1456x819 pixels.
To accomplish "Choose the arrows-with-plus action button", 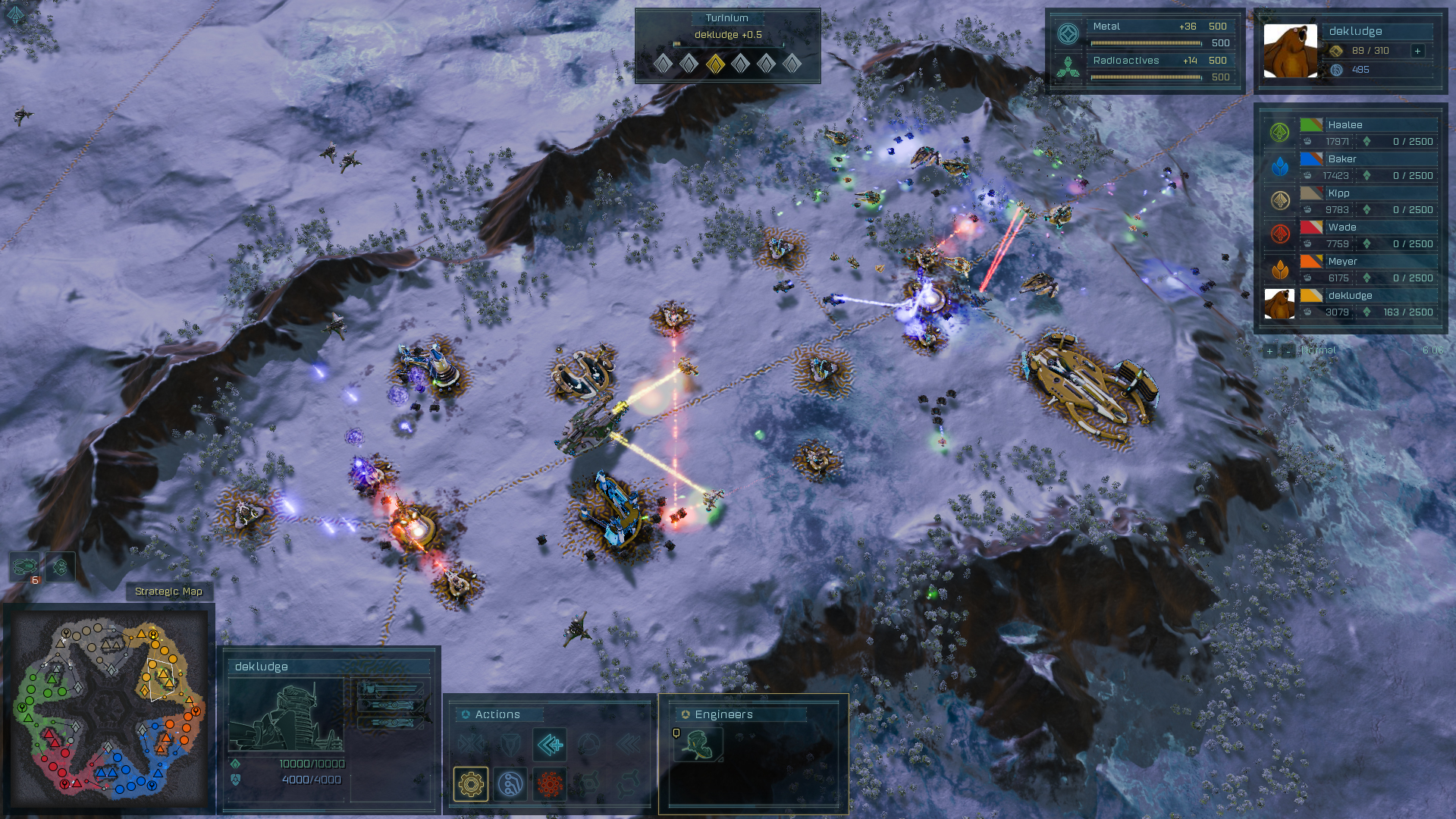I will 550,744.
